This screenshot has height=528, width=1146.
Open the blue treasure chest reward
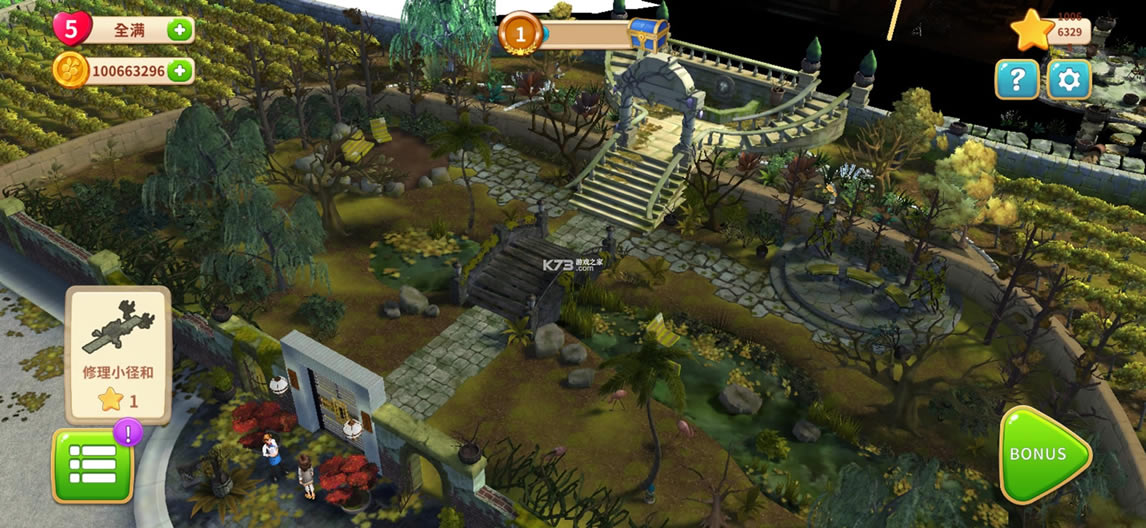point(649,33)
